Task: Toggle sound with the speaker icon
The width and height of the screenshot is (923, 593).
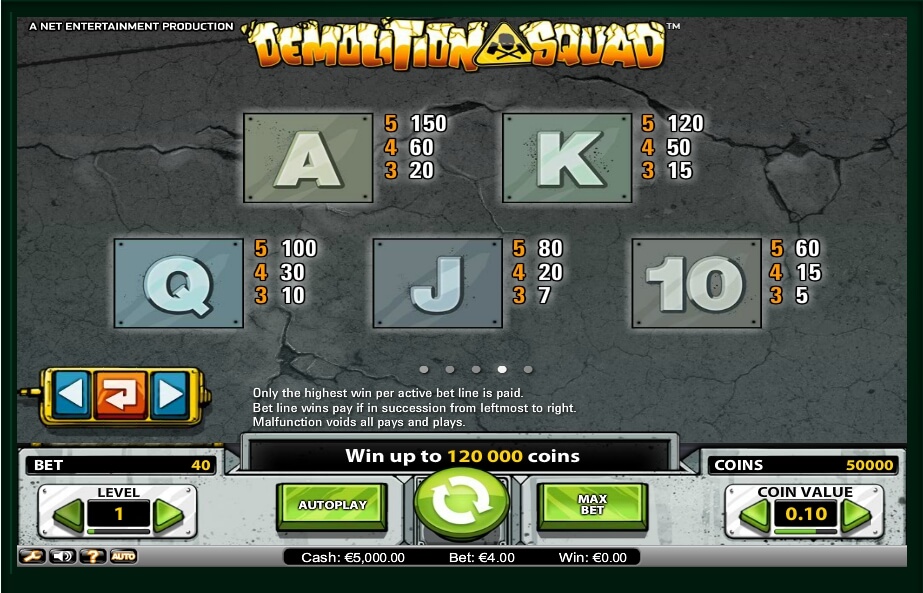Action: [x=61, y=556]
